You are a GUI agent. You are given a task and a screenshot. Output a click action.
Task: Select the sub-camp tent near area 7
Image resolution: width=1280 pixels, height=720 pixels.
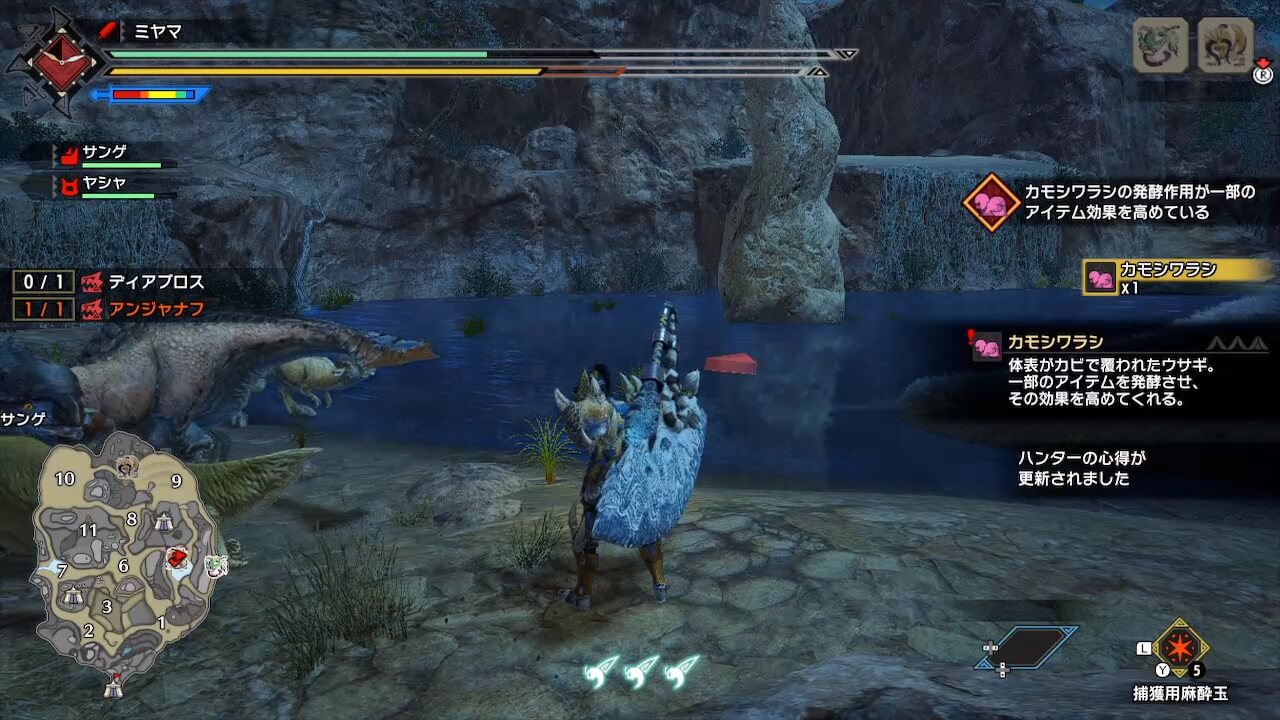[72, 595]
